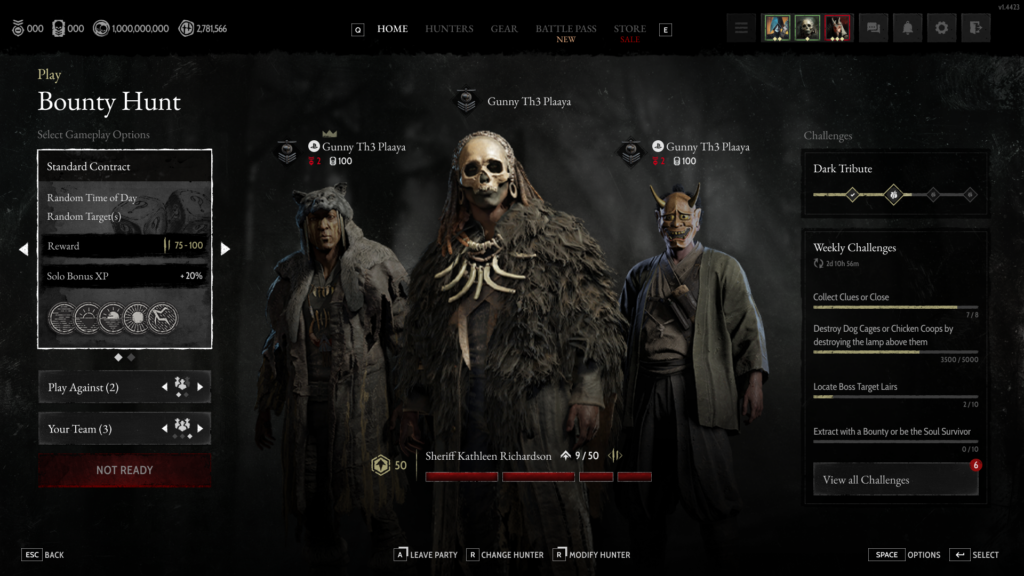The width and height of the screenshot is (1024, 576).
Task: Open the settings gear icon
Action: click(x=941, y=29)
